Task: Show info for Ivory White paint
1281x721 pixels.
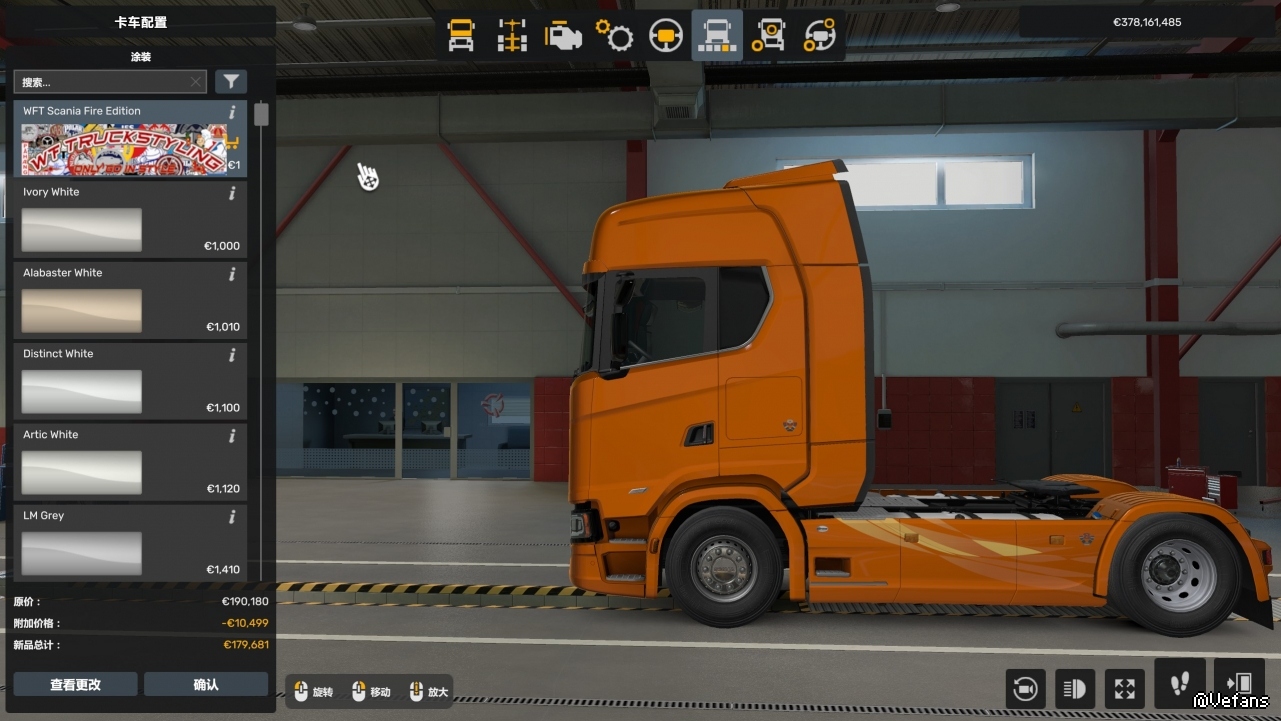Action: (x=232, y=193)
